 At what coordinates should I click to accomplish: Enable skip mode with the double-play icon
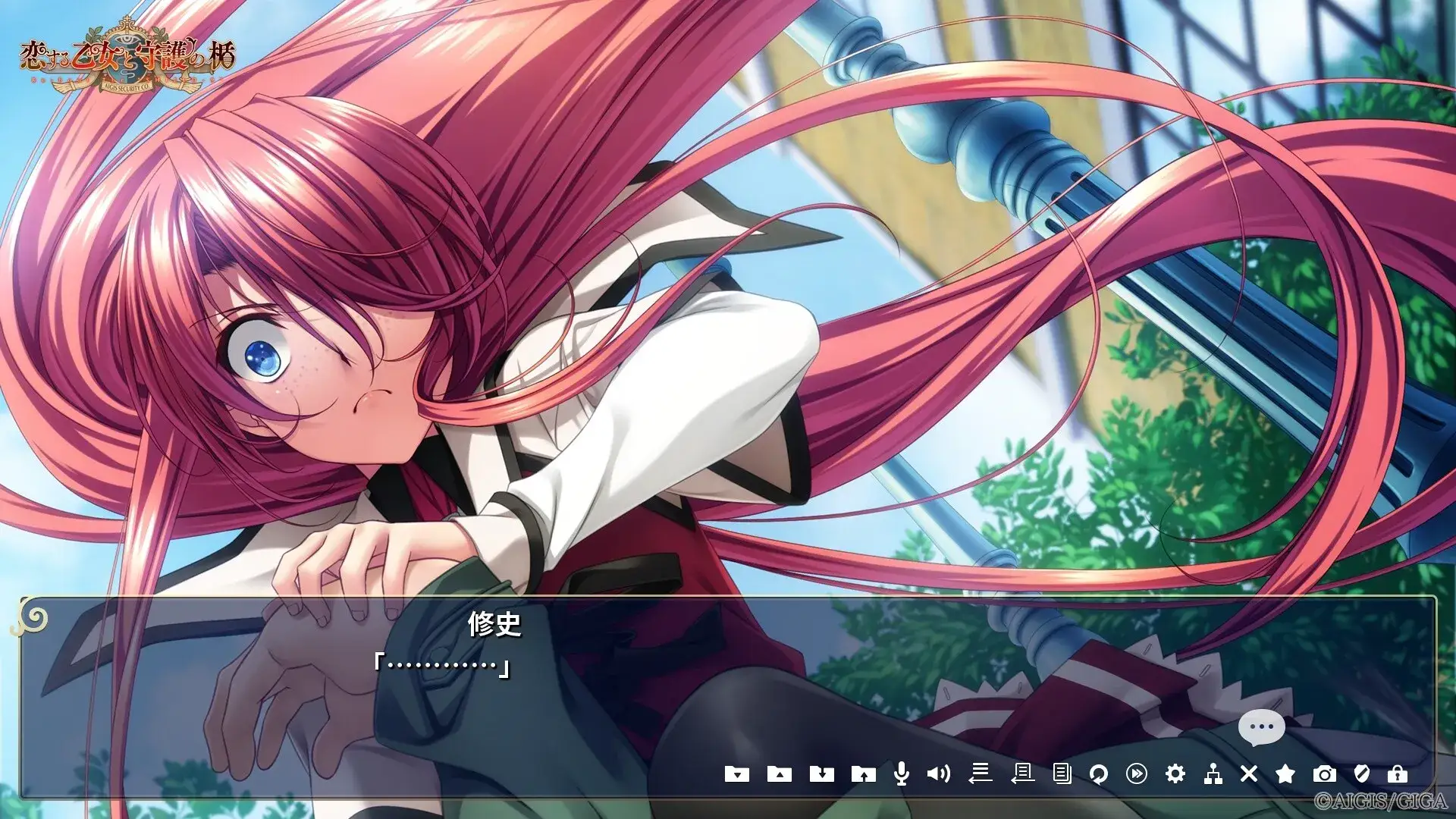1137,773
